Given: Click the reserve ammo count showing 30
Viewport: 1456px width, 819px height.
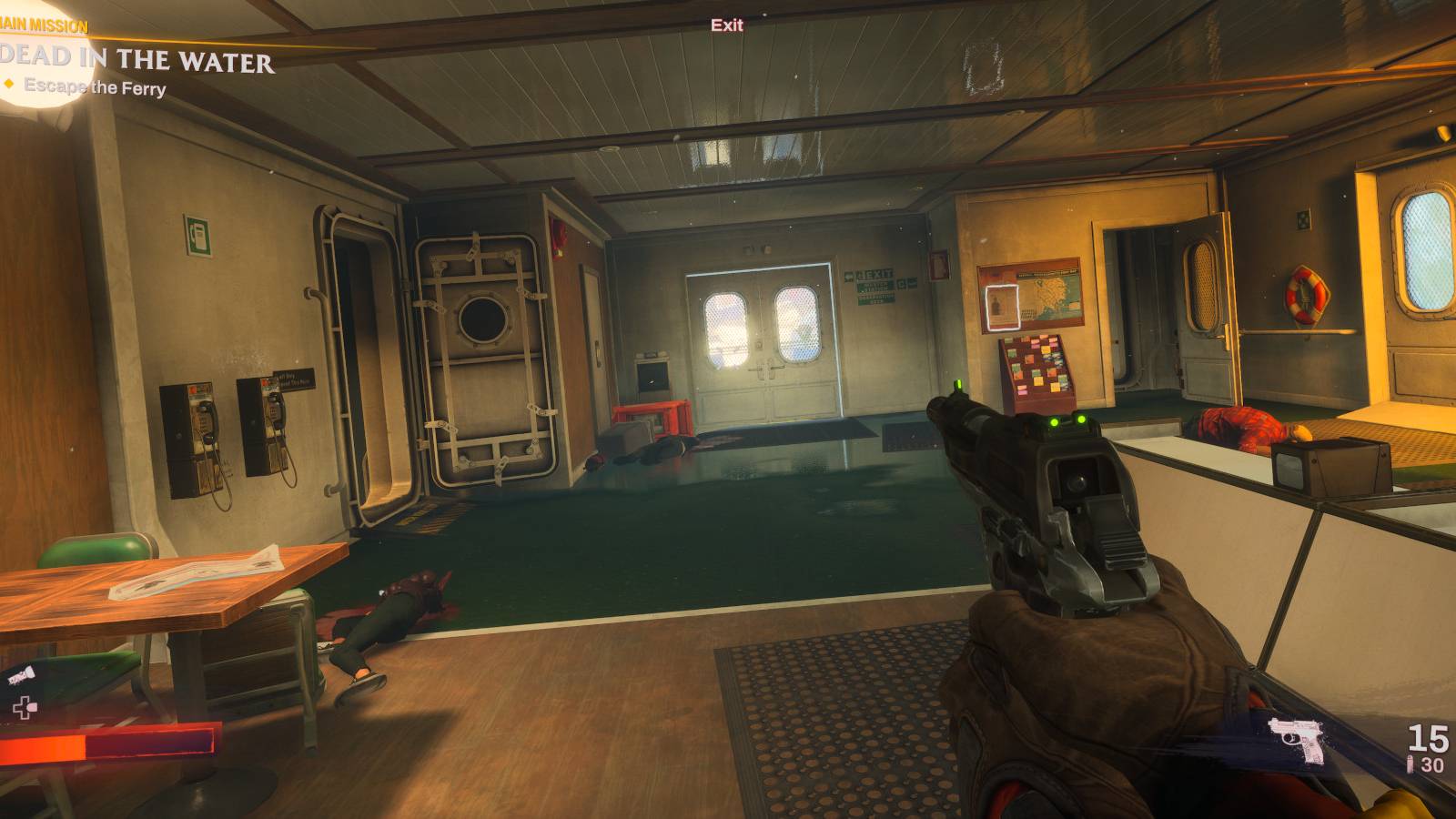Looking at the screenshot, I should pyautogui.click(x=1432, y=763).
